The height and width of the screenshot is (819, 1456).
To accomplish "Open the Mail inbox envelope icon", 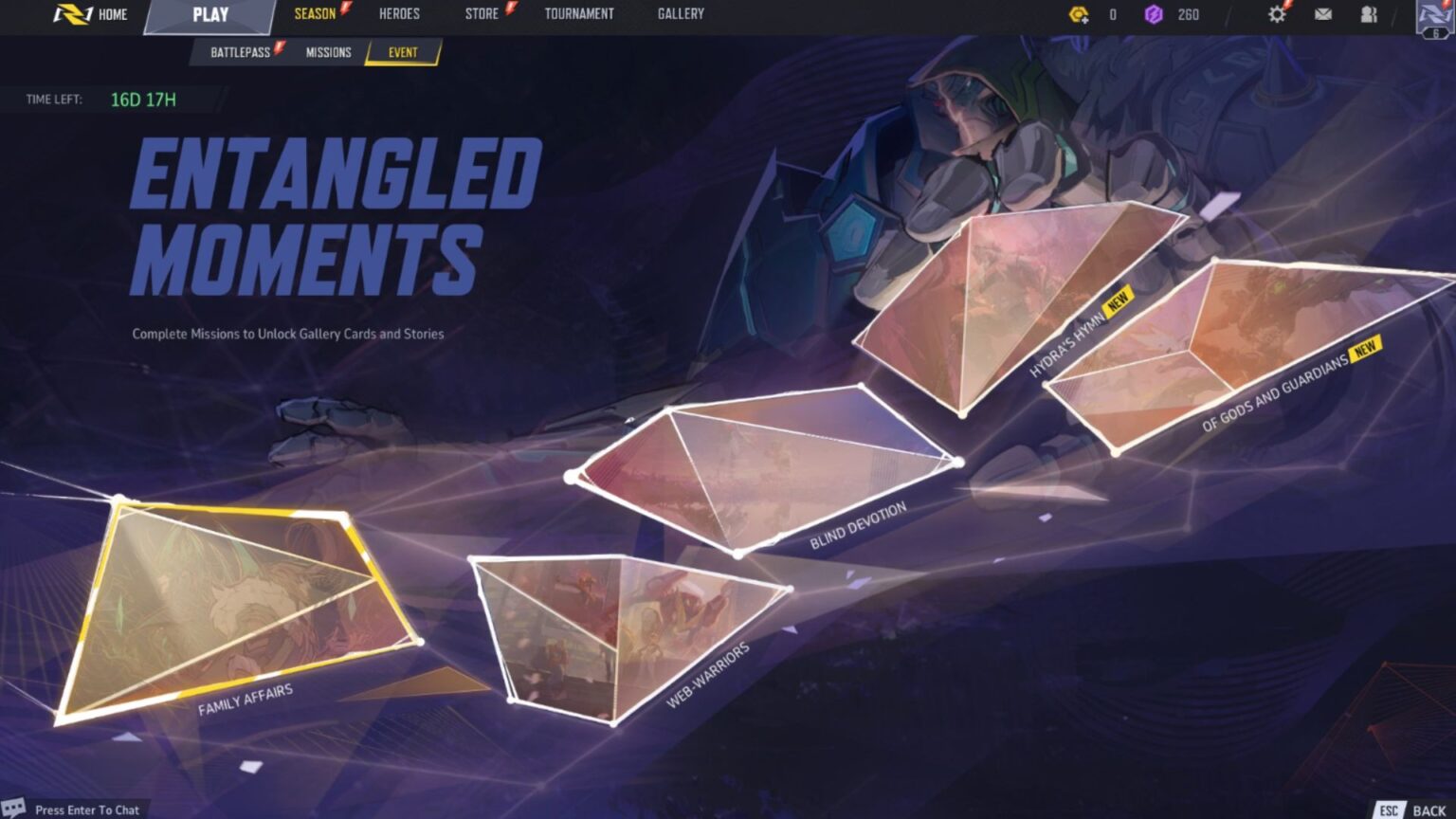I will click(x=1323, y=13).
